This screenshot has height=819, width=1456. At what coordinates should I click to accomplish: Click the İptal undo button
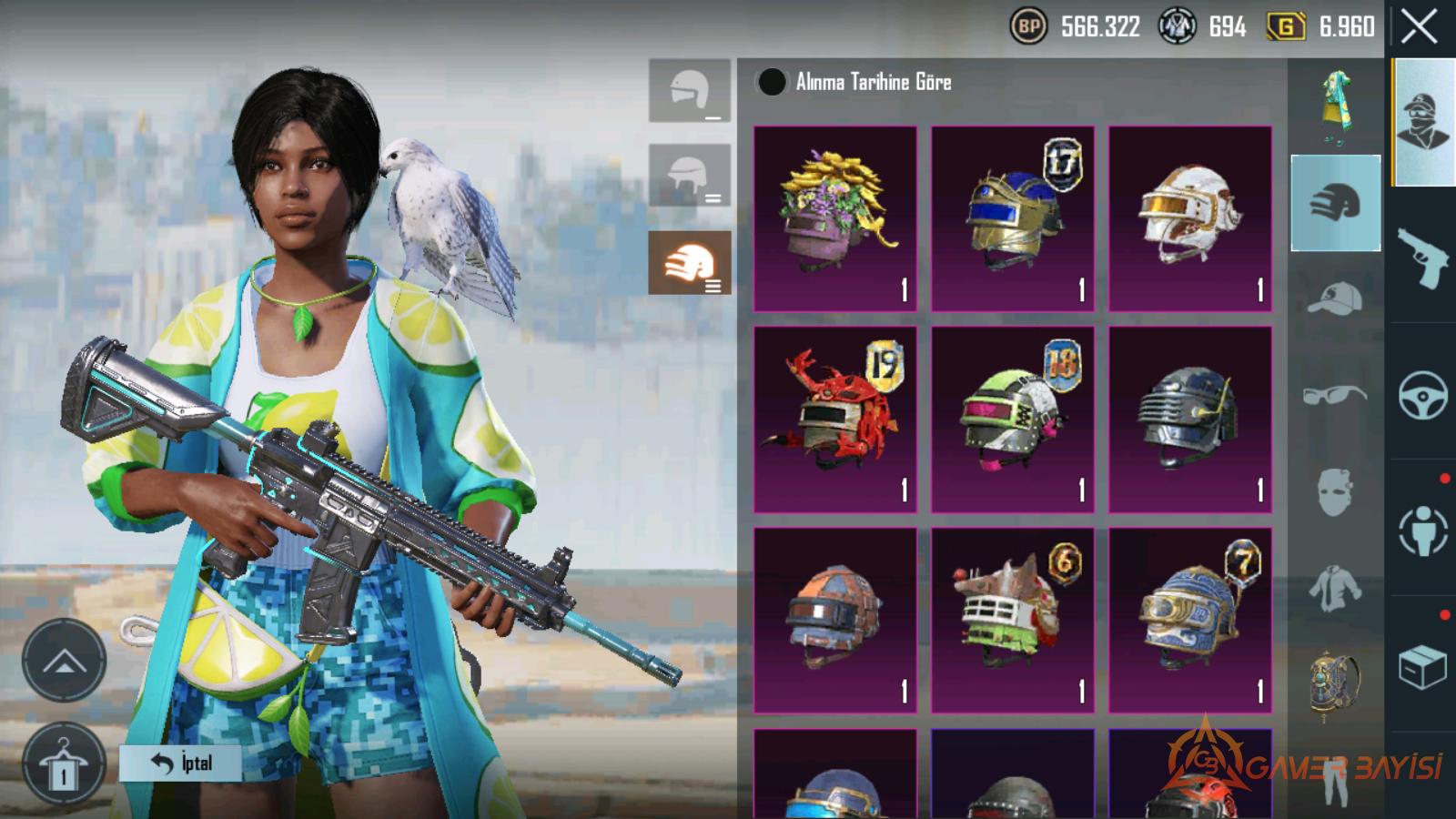[x=180, y=763]
